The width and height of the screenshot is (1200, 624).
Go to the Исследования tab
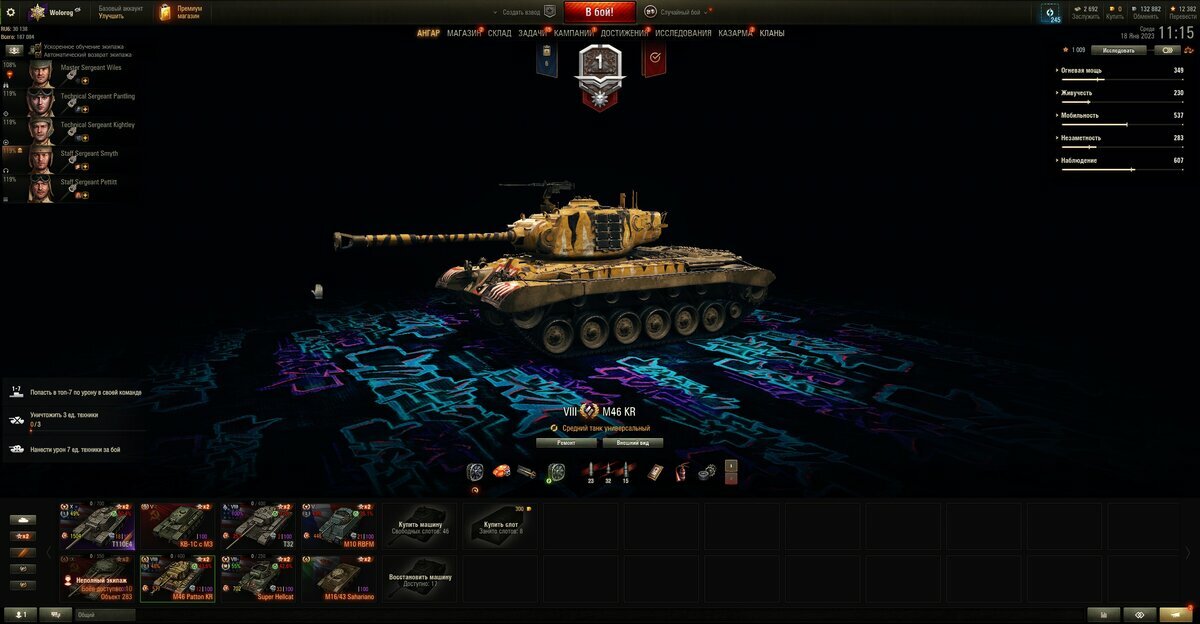tap(683, 33)
